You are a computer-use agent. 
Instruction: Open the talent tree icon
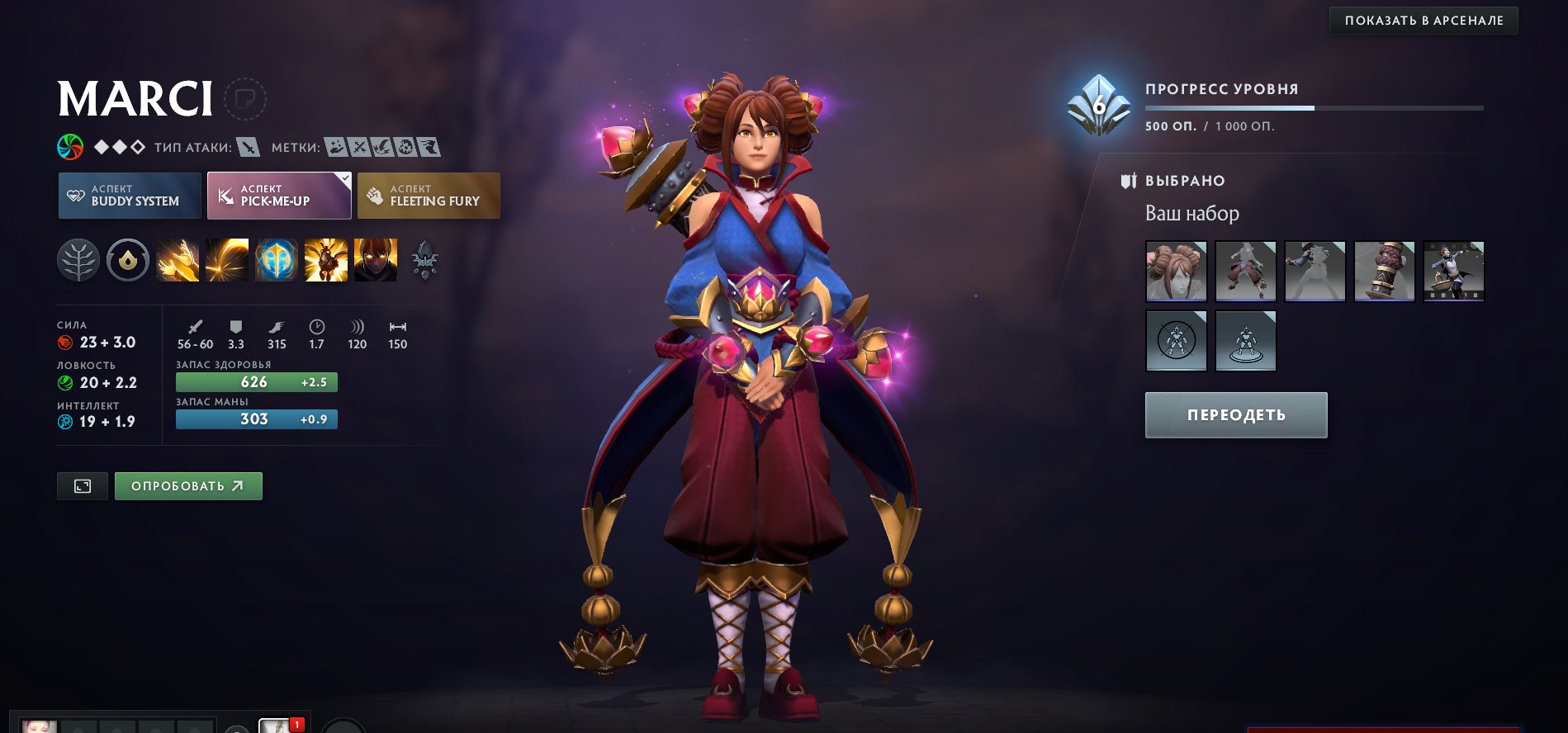click(78, 261)
